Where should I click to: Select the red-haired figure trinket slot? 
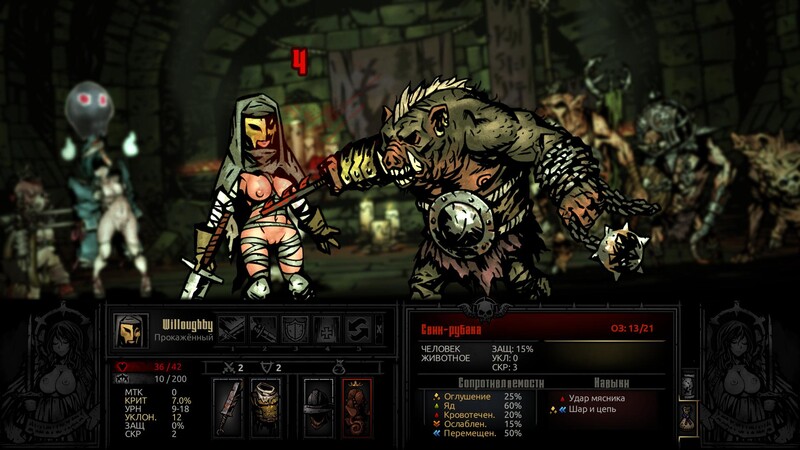pos(356,406)
